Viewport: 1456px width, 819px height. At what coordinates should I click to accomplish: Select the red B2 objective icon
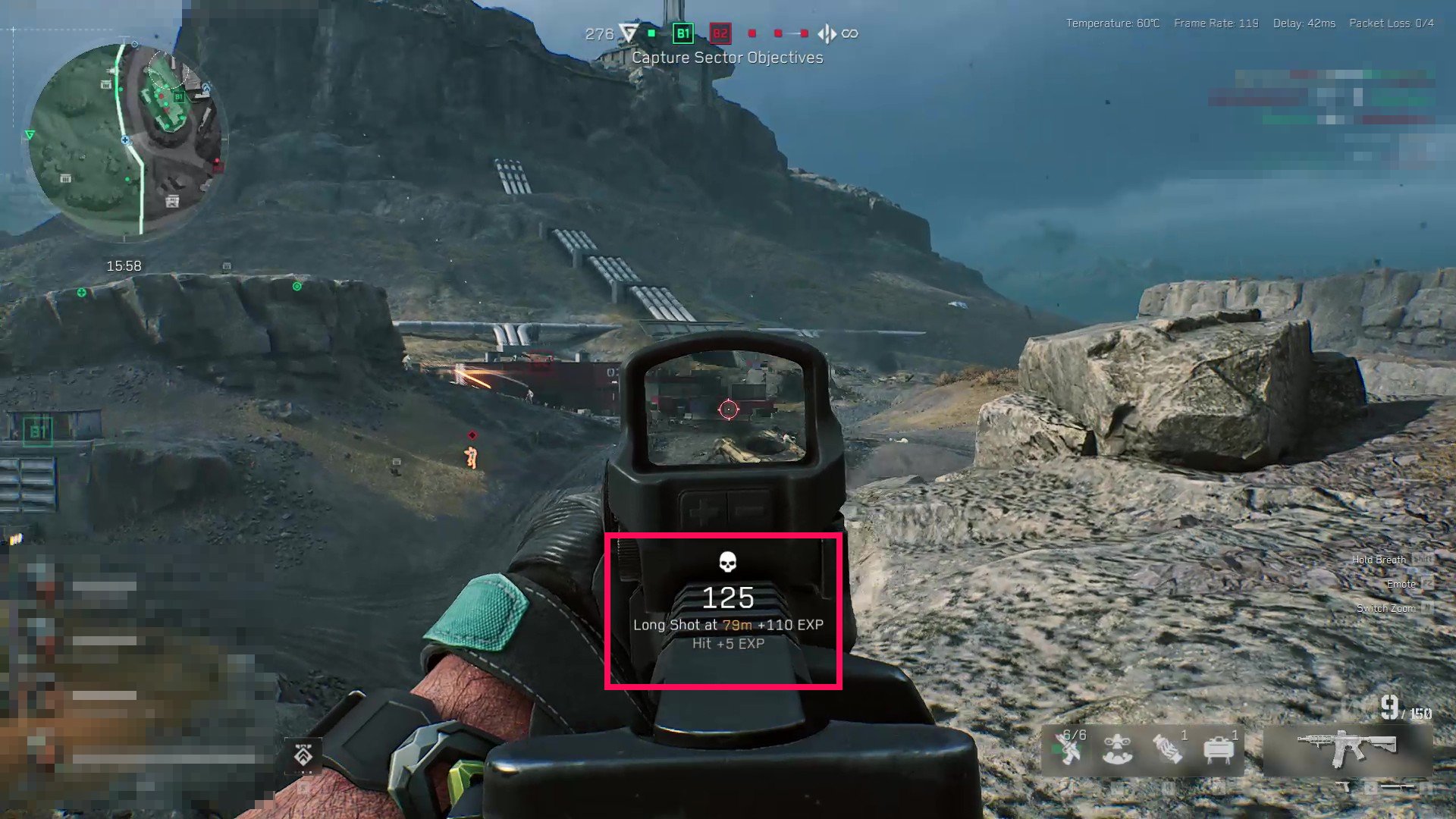(720, 33)
